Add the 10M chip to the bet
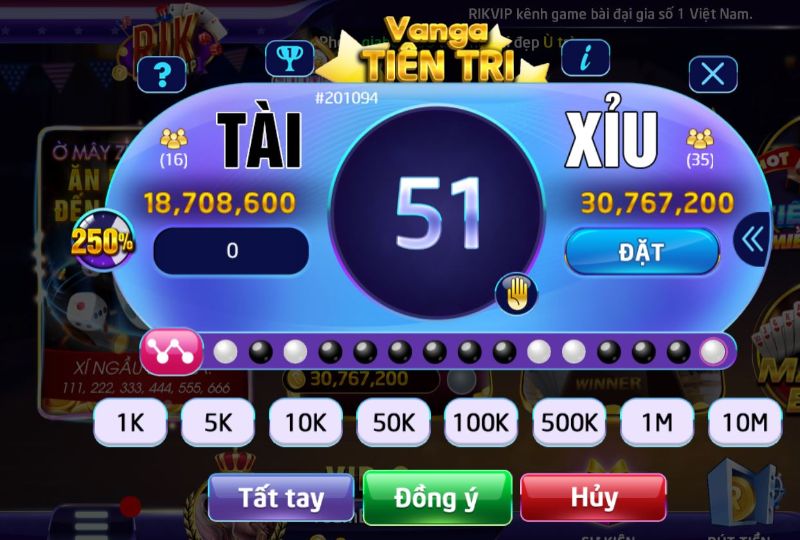 pos(744,423)
